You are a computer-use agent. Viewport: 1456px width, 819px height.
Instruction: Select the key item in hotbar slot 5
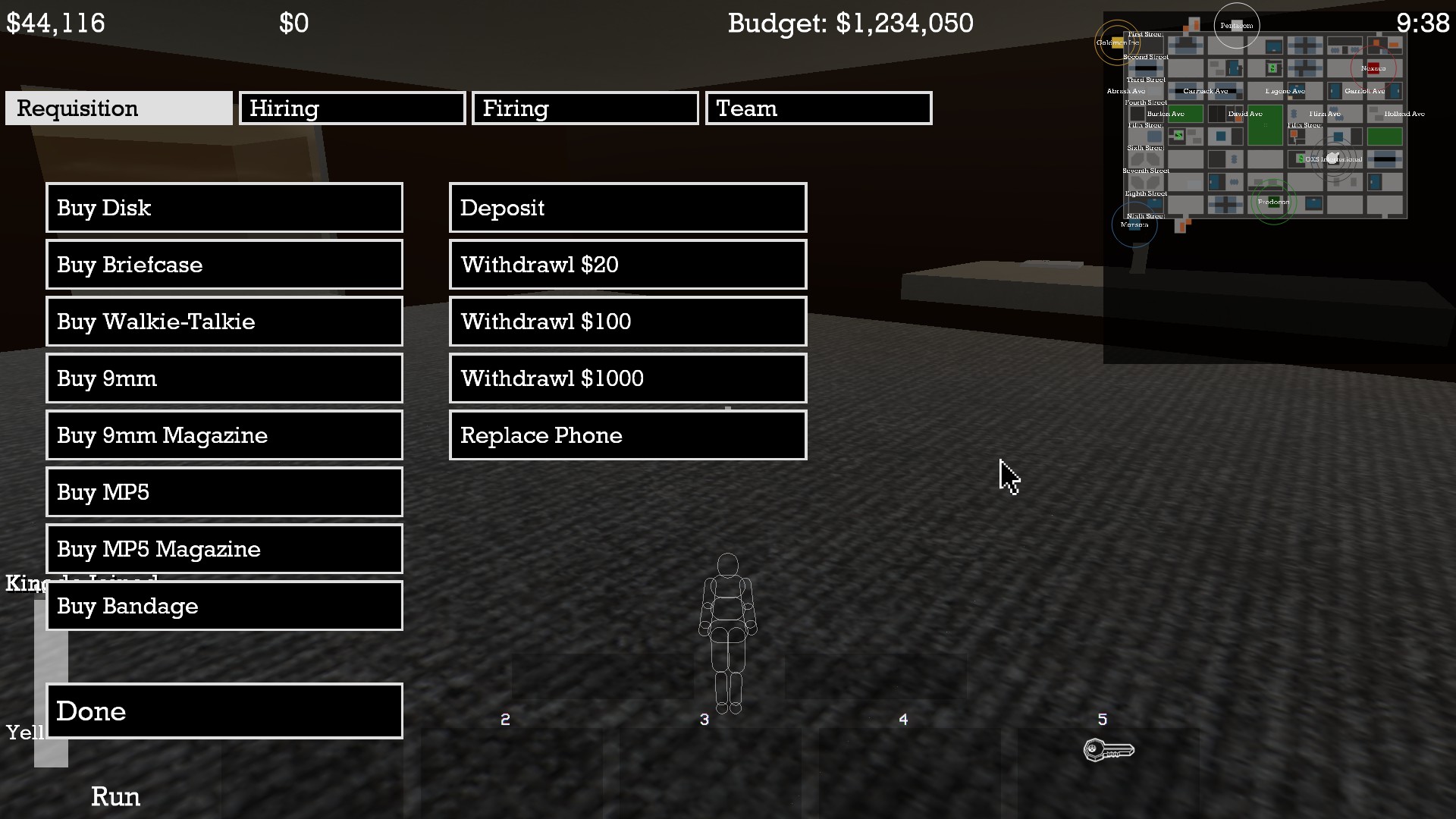point(1109,750)
